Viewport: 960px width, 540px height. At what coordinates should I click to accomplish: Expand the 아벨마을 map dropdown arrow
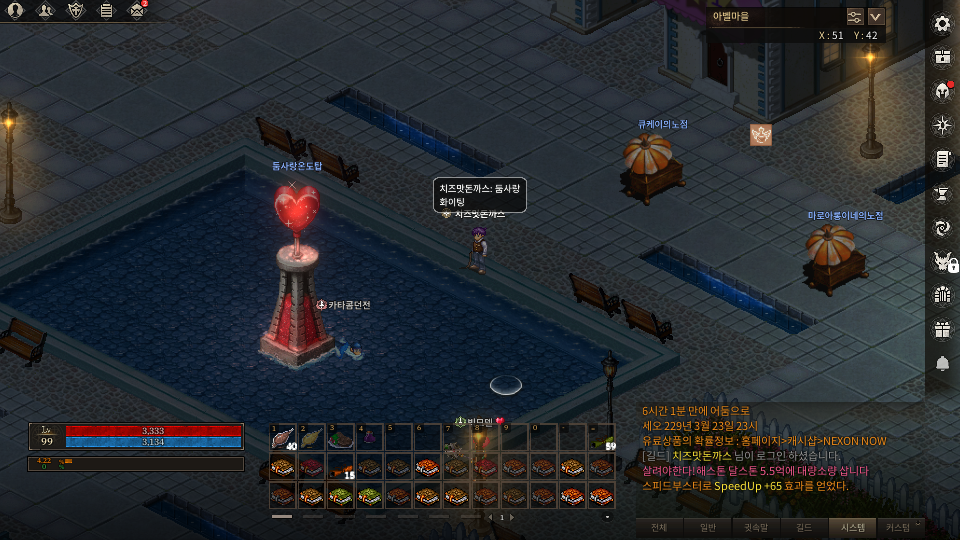point(876,16)
